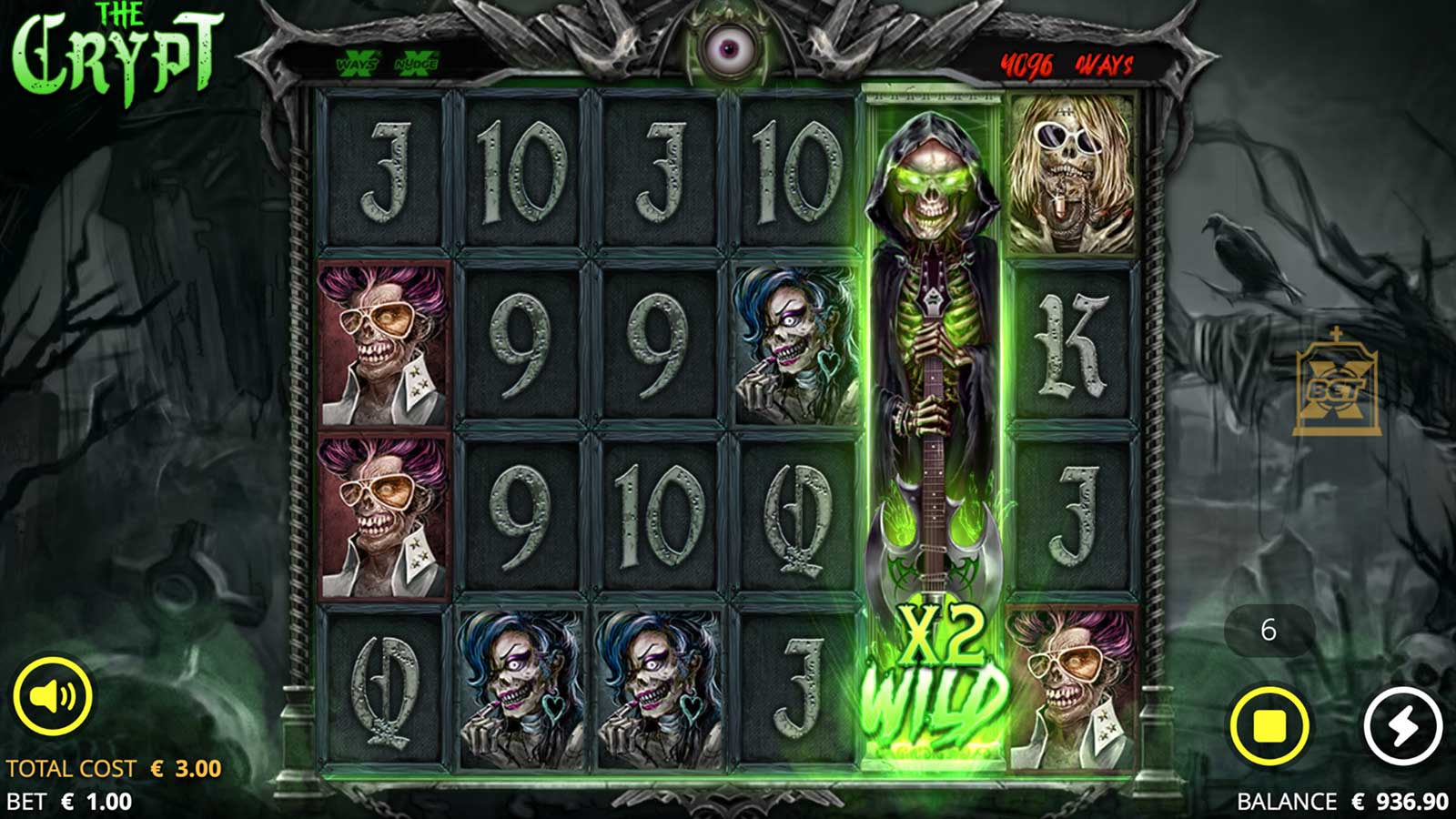This screenshot has height=819, width=1456.
Task: Click BET € 1.00 to adjust the stake
Action: pos(73,801)
